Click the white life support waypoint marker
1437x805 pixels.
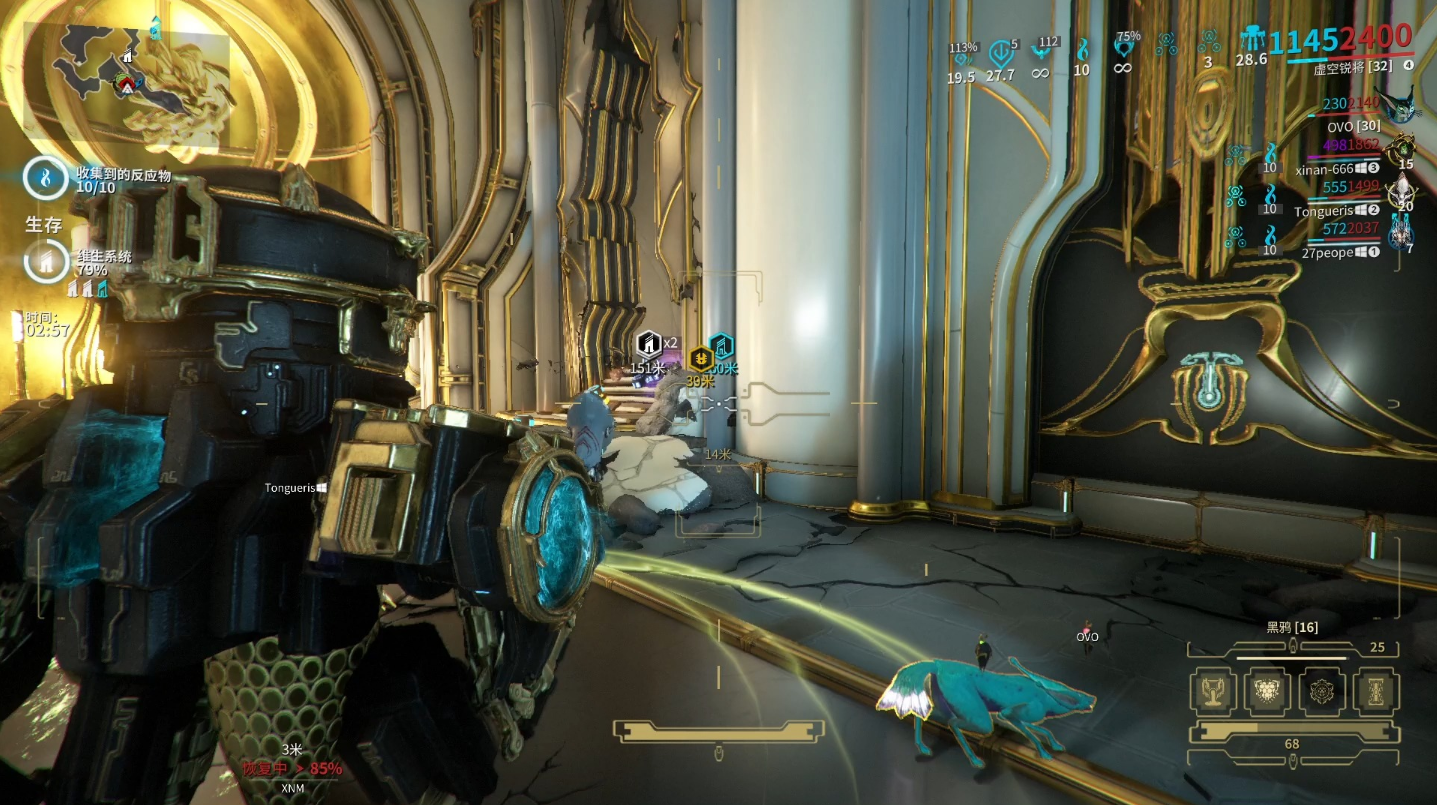pos(648,345)
